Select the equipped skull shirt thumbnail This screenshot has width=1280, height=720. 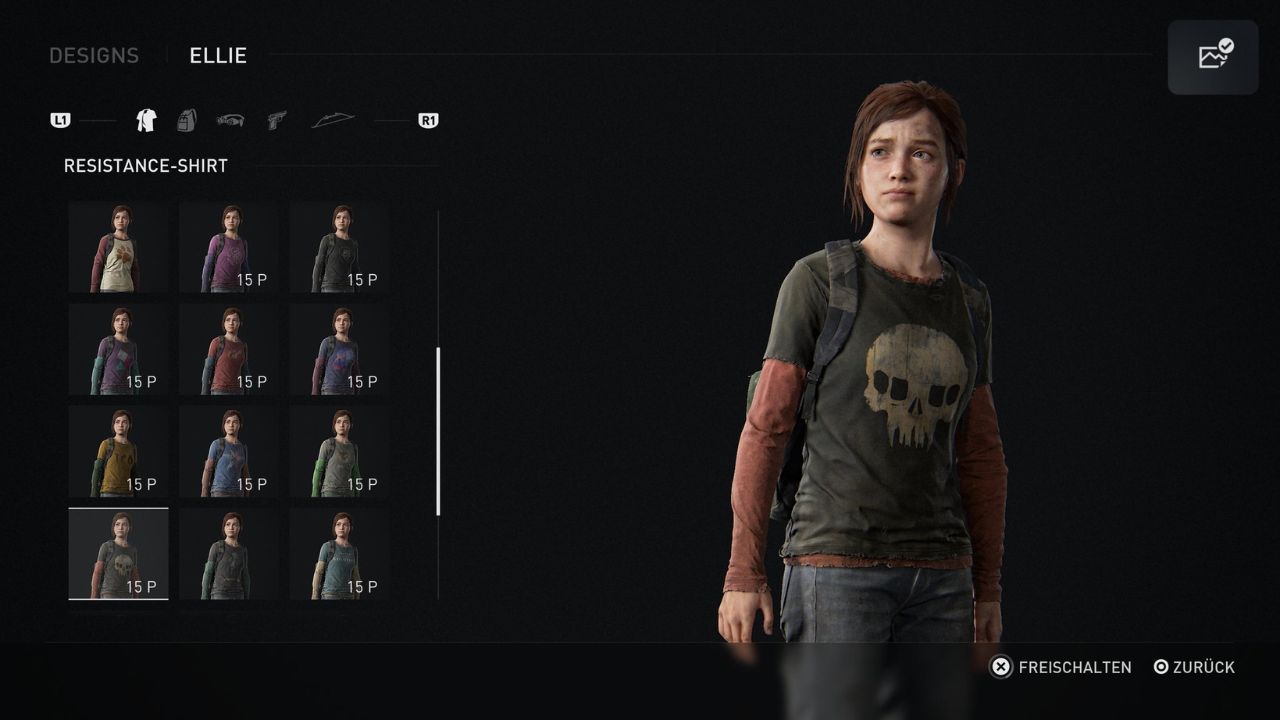coord(118,553)
